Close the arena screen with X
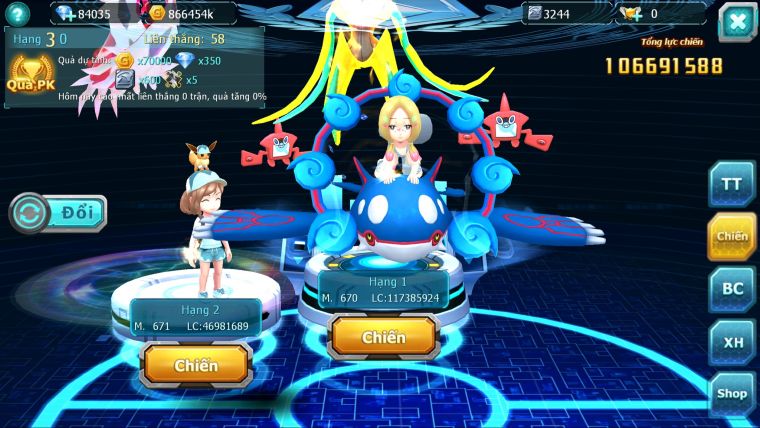This screenshot has height=428, width=760. point(737,21)
